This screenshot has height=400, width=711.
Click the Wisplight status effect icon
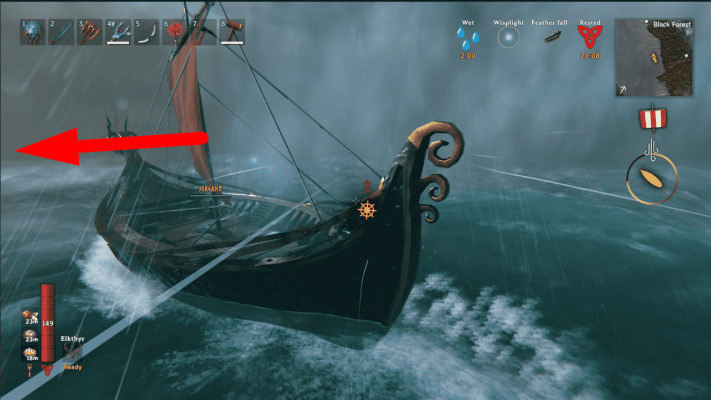509,38
